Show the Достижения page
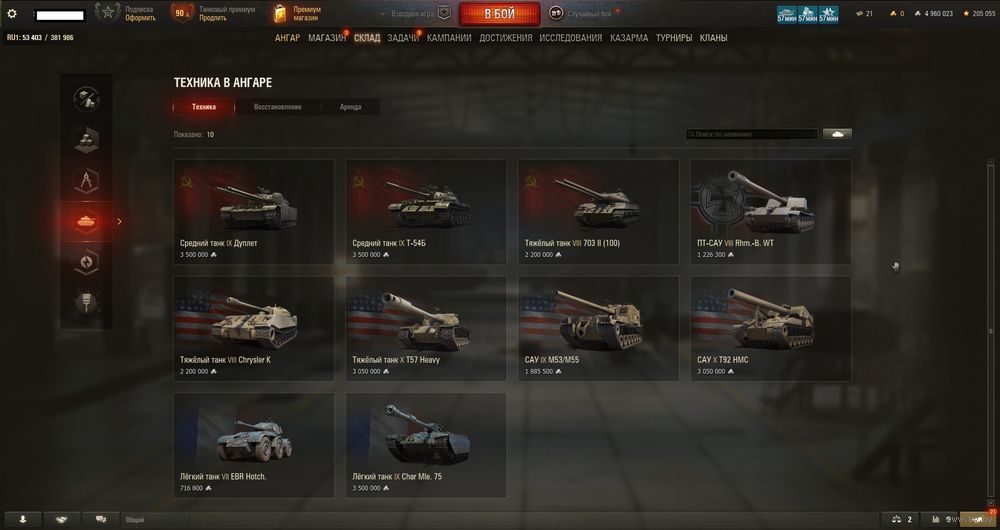1000x530 pixels. tap(505, 38)
